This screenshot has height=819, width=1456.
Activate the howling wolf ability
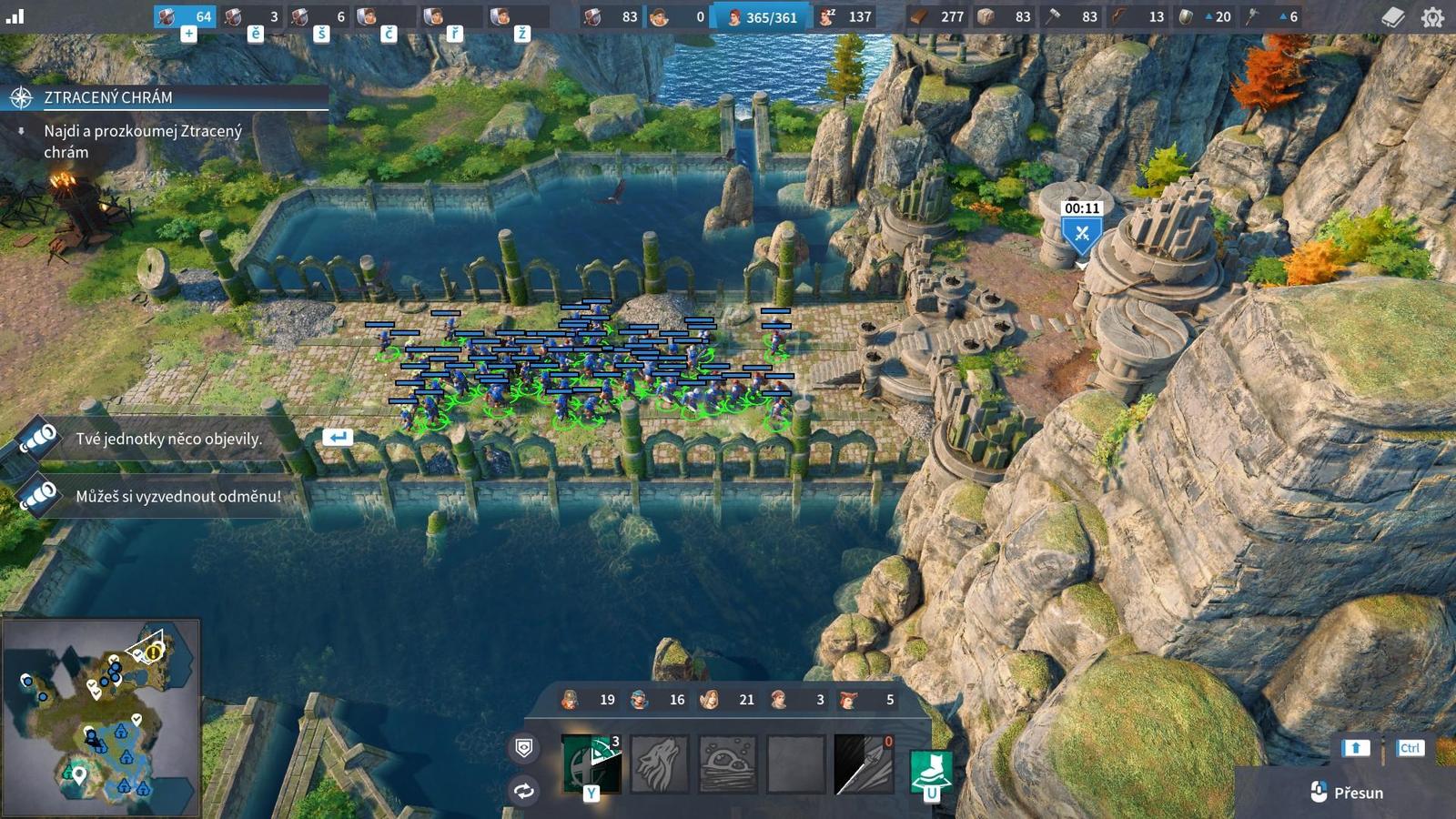(659, 763)
